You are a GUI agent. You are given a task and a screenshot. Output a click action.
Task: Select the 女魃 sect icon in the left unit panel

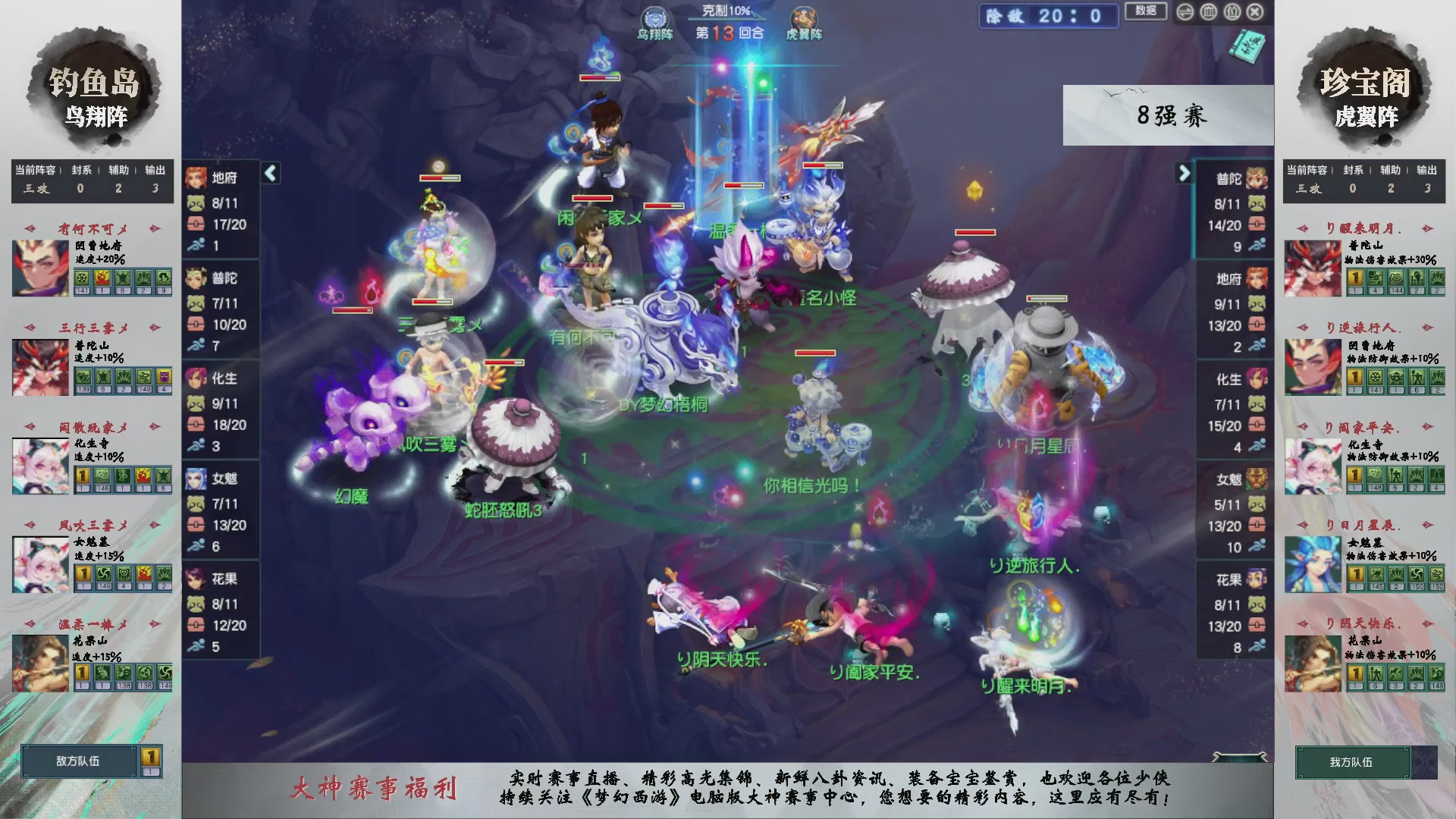point(199,478)
